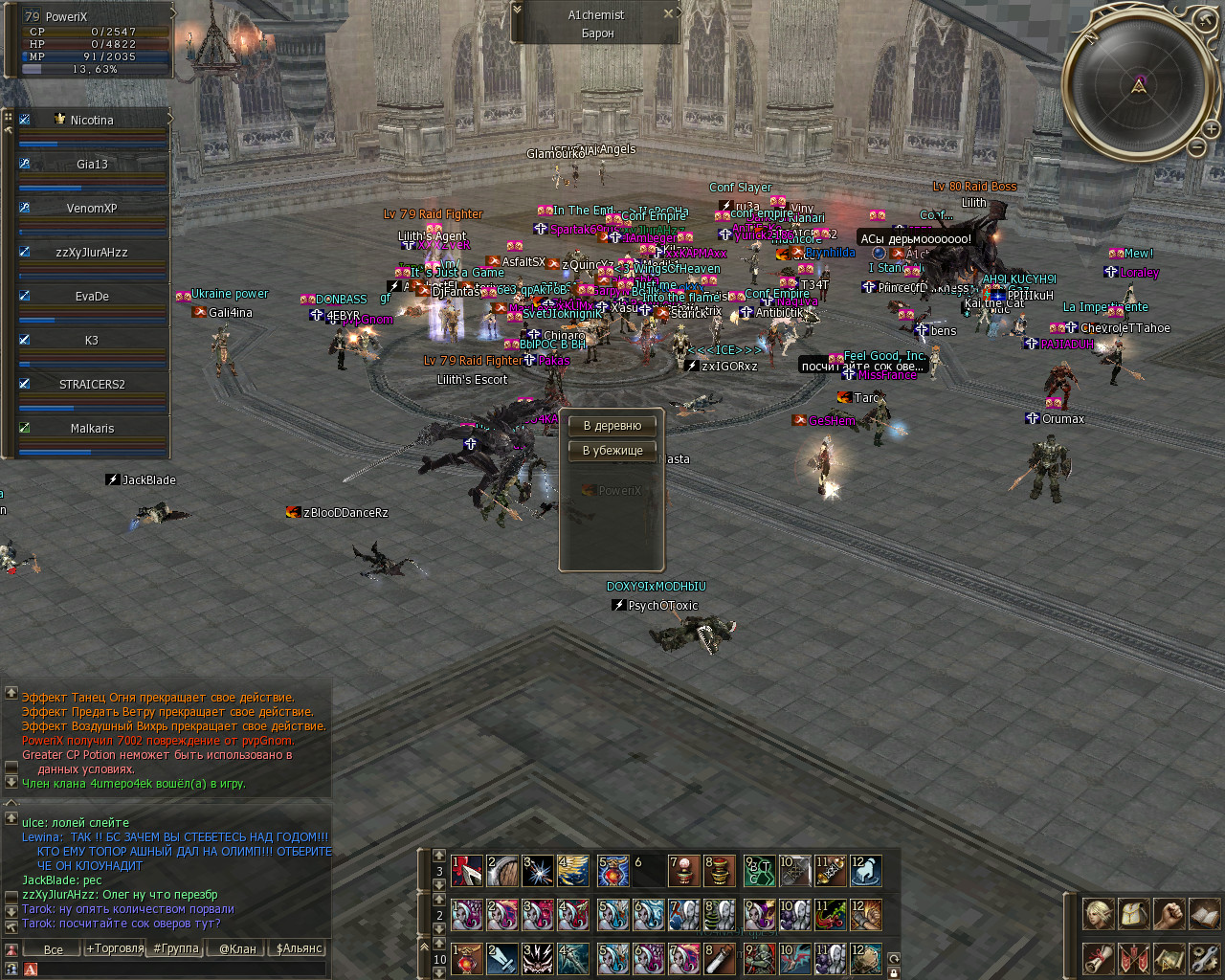The width and height of the screenshot is (1225, 980).
Task: Choose the "В убежище" respawn option
Action: tap(612, 451)
